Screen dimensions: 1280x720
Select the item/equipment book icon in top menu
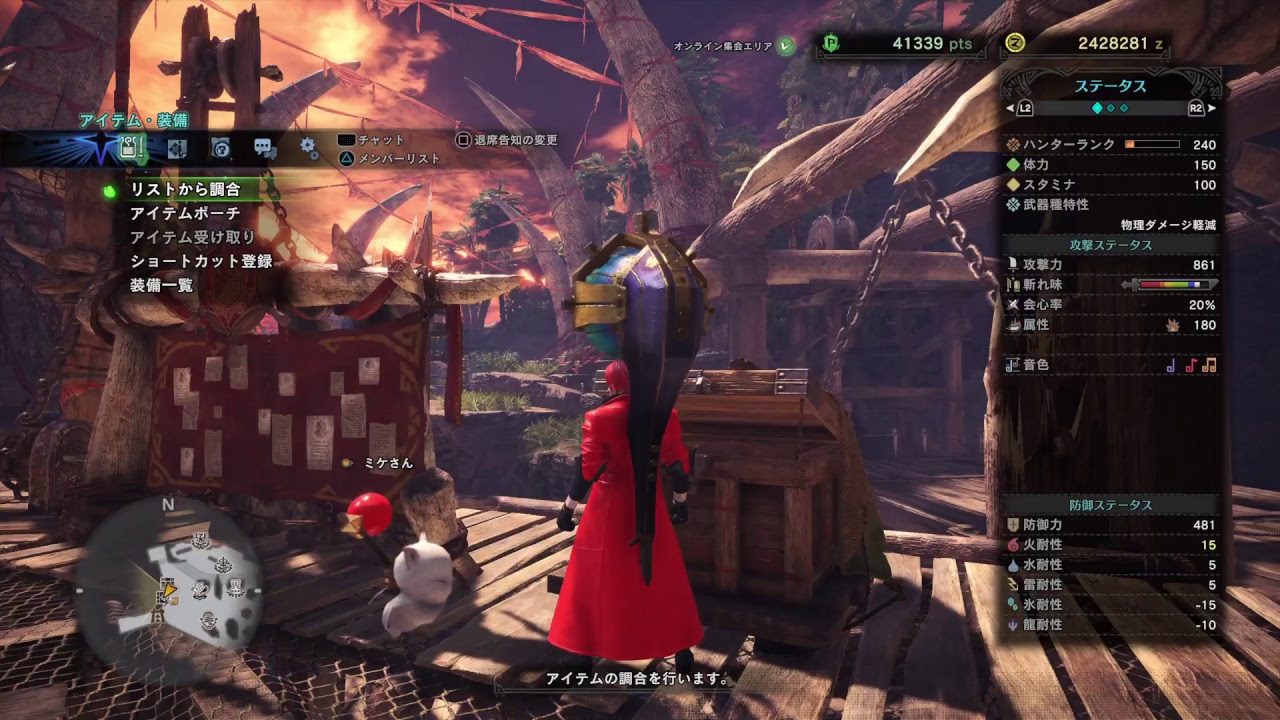tap(131, 147)
